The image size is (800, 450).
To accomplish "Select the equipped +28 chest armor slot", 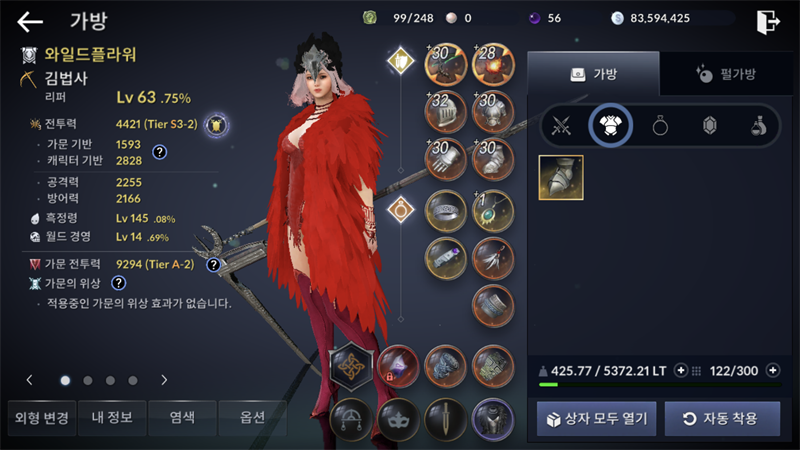I will click(491, 65).
